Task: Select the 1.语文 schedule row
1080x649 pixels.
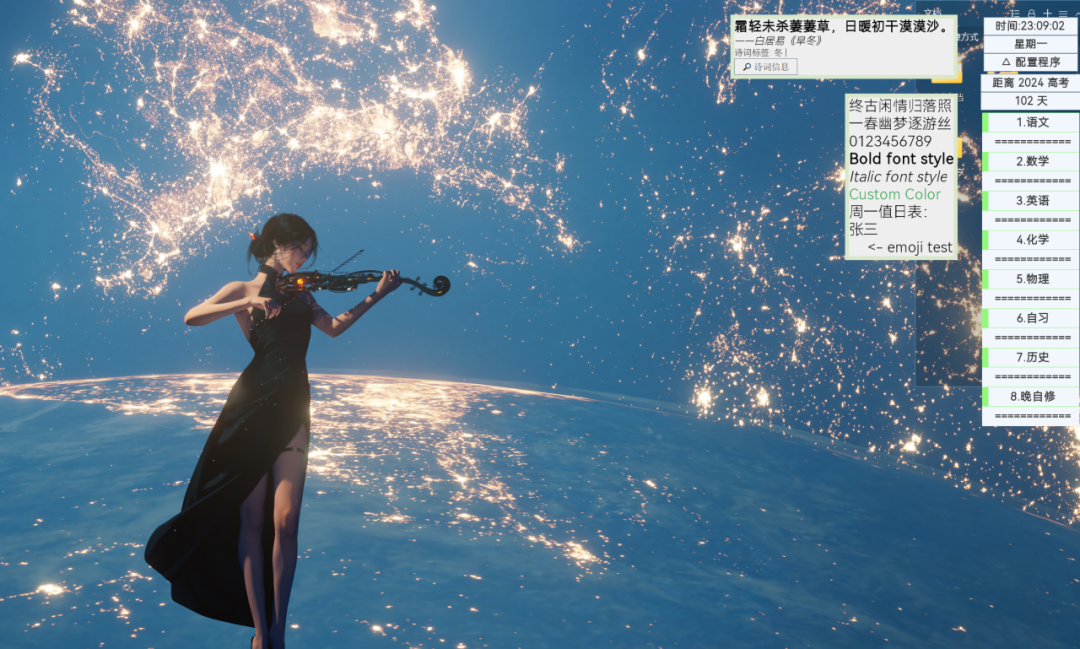Action: [x=1032, y=122]
